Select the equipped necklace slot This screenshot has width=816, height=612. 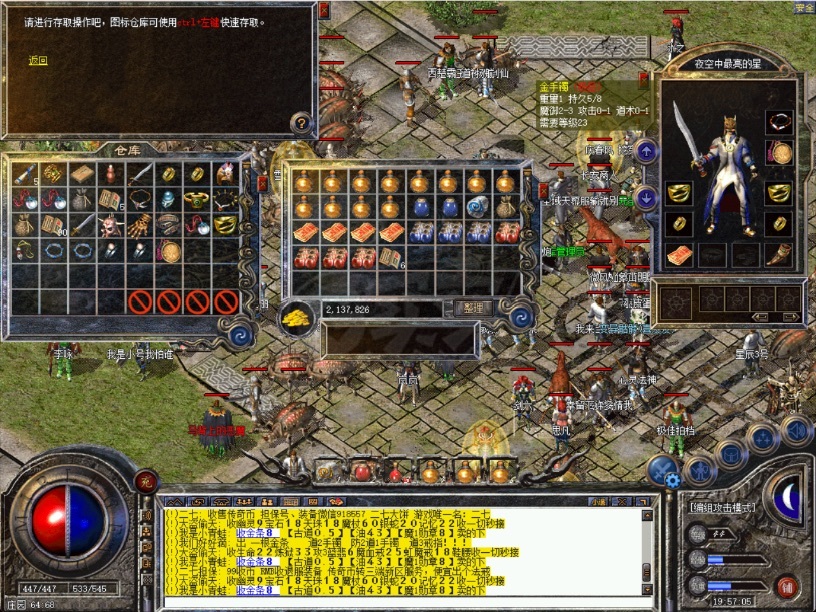[x=779, y=121]
